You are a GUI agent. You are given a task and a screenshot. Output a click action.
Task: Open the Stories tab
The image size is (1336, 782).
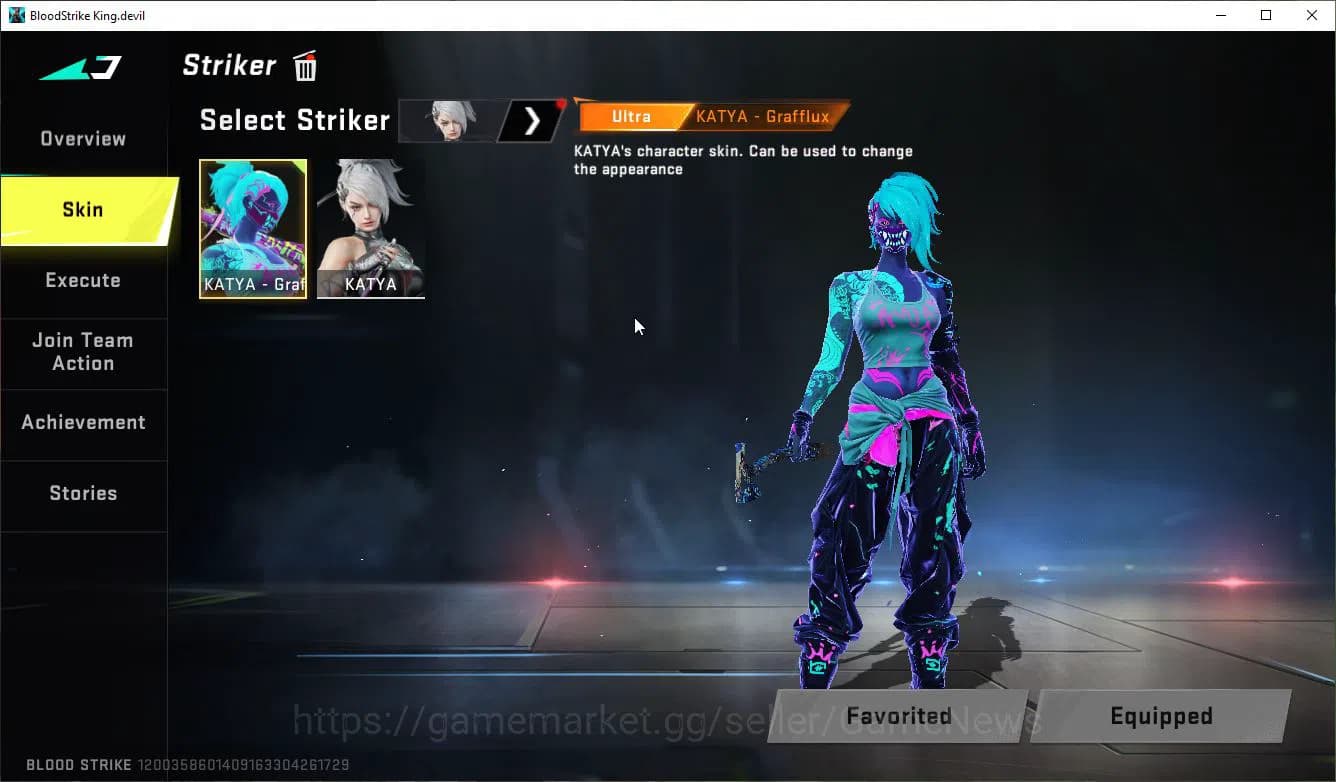coord(83,492)
